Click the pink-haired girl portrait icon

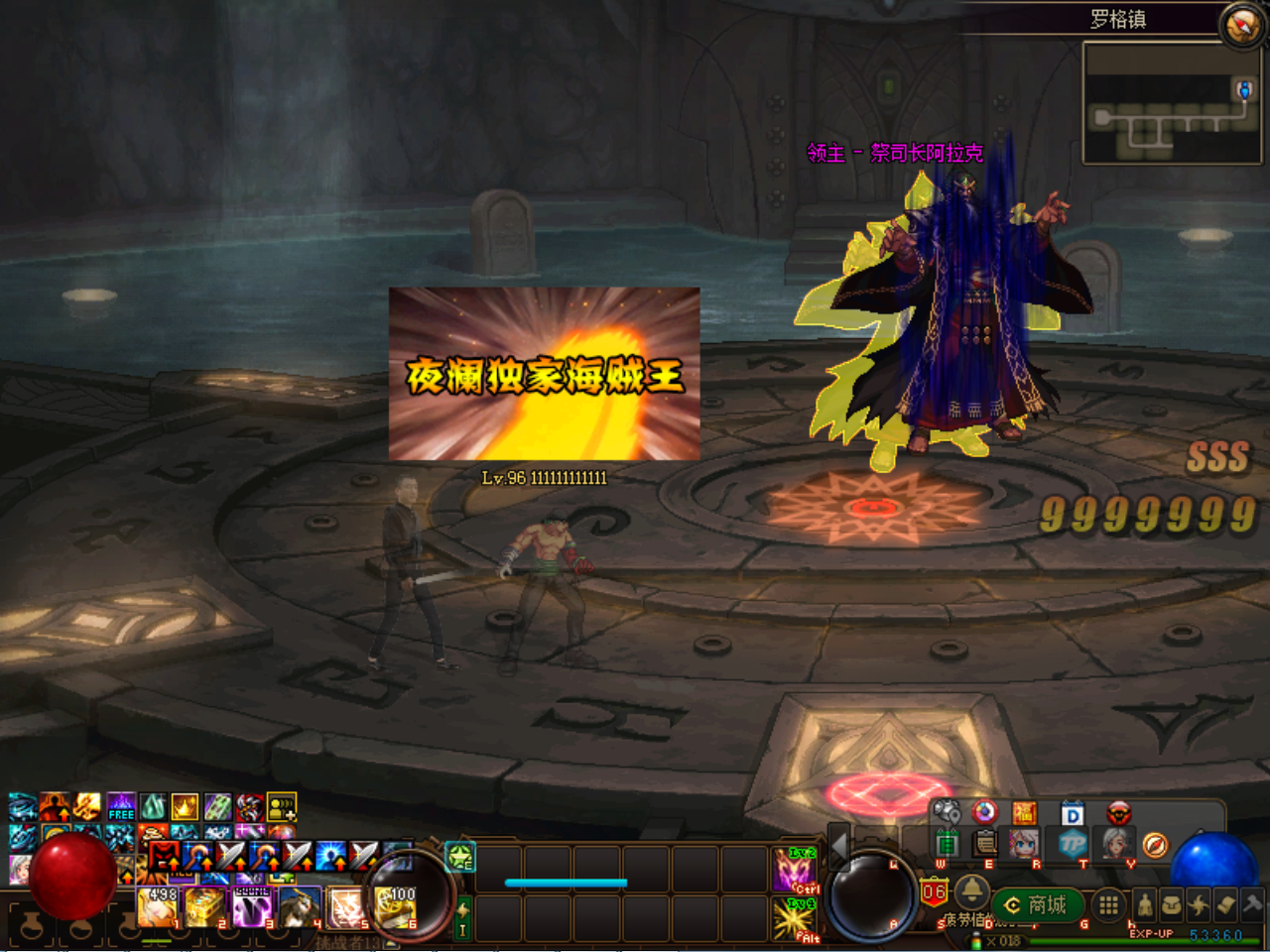coord(1024,844)
